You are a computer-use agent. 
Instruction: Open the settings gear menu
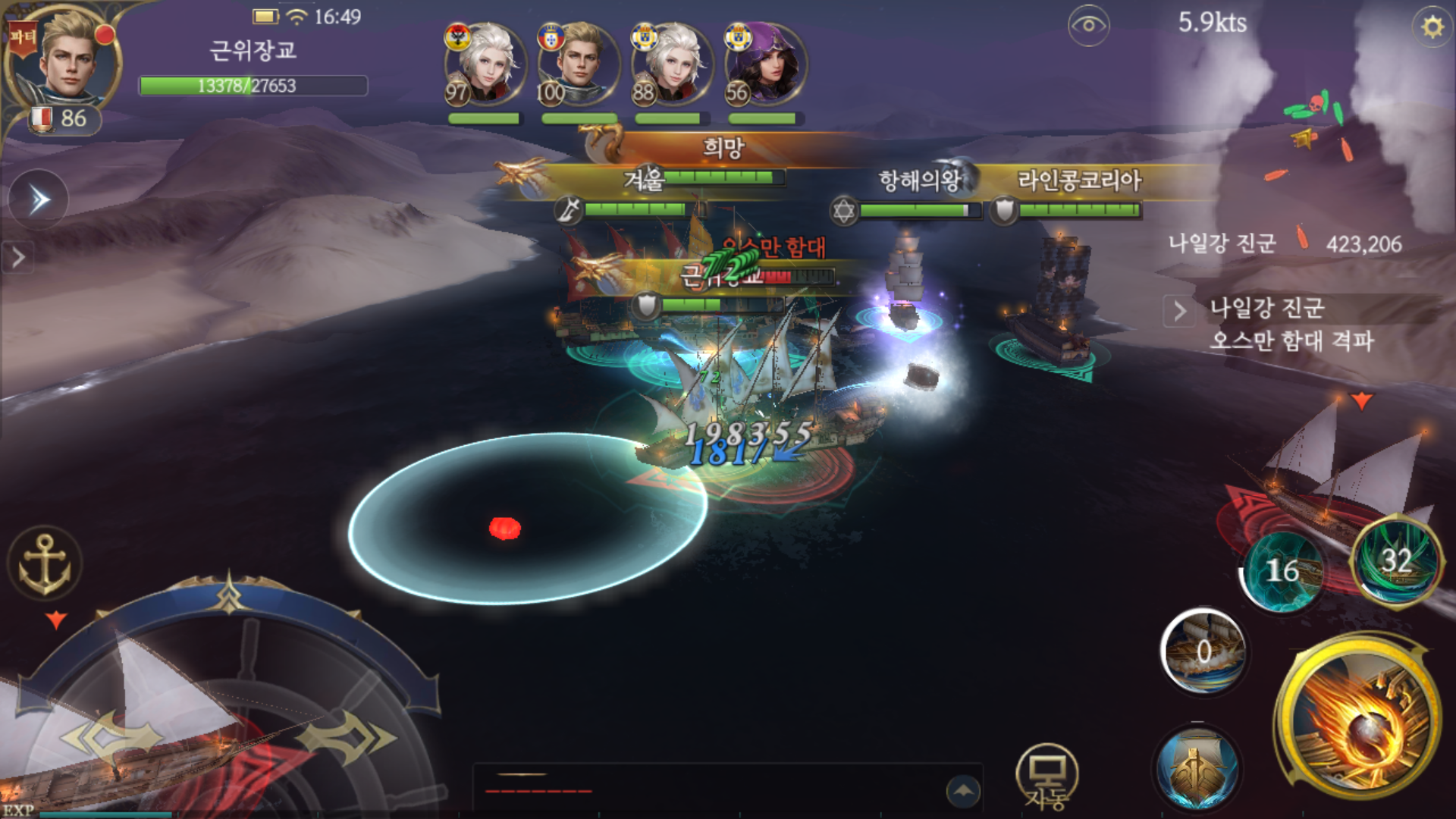click(1432, 27)
